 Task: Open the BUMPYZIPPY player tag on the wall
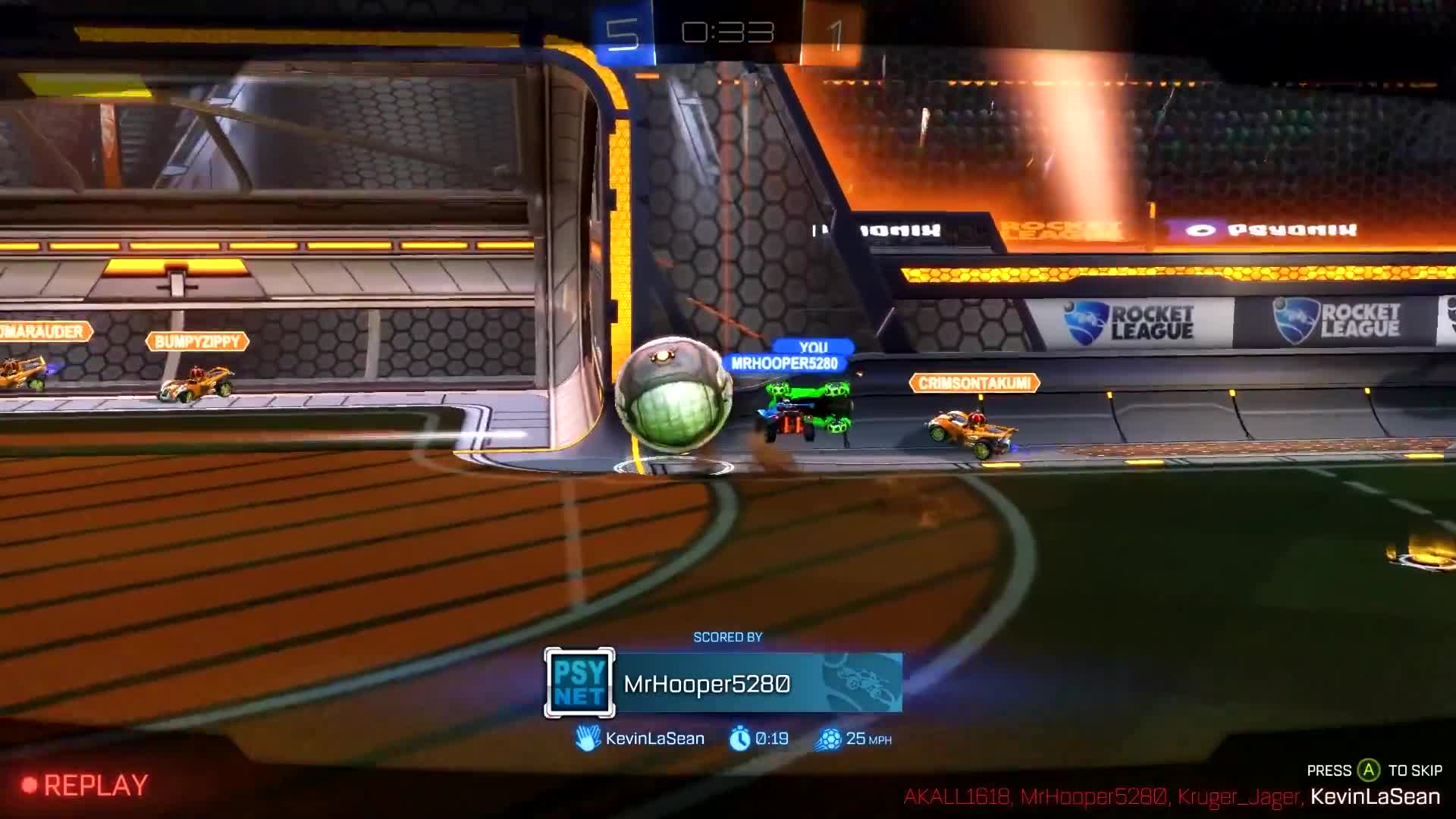pos(198,341)
